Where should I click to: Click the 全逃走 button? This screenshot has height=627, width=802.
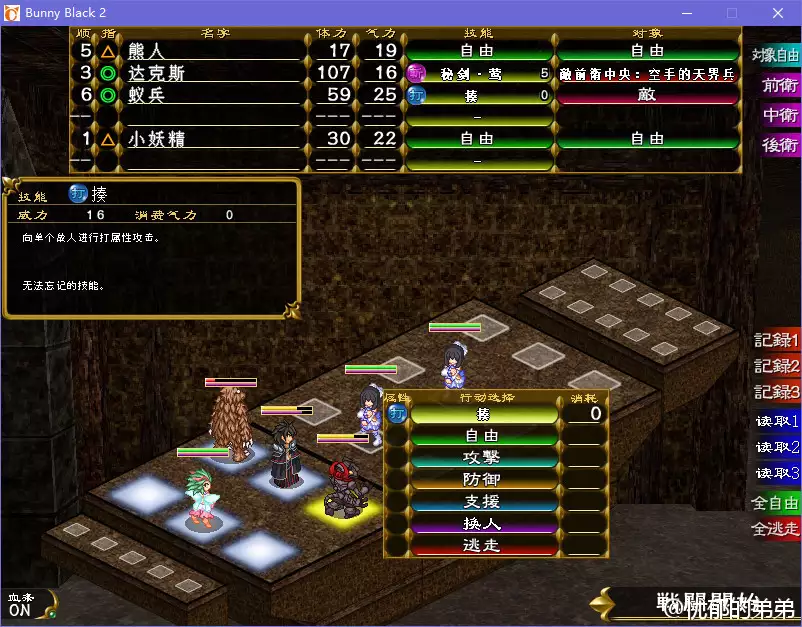776,528
